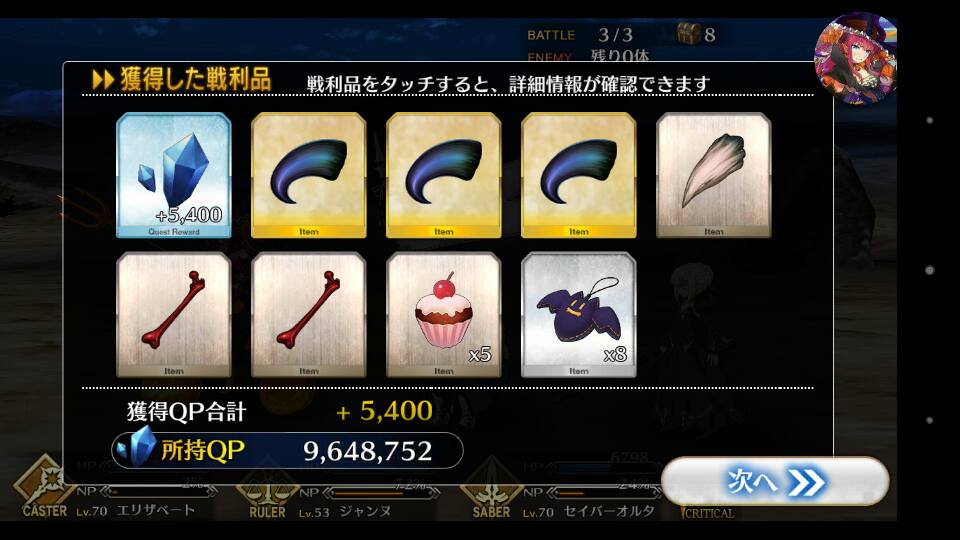
Task: View the cupcake x5 item details
Action: pyautogui.click(x=444, y=314)
